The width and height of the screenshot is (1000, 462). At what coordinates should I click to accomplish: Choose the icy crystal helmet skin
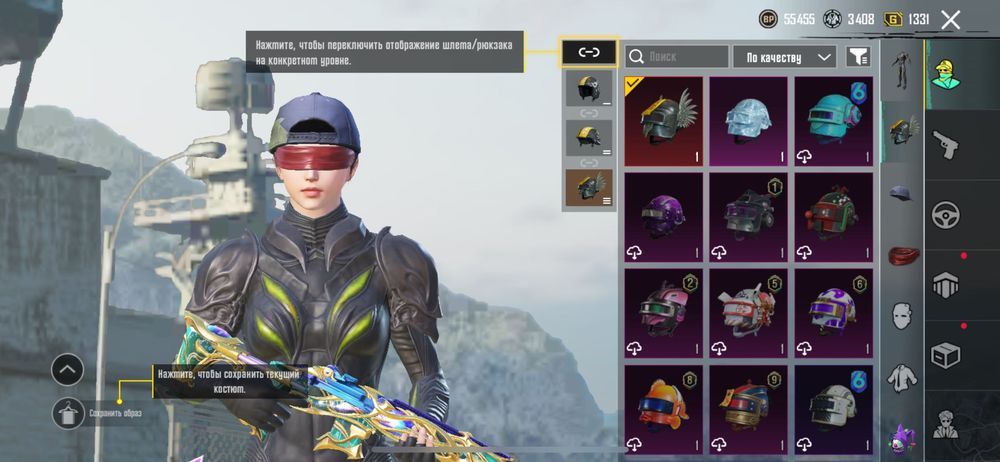click(x=749, y=121)
